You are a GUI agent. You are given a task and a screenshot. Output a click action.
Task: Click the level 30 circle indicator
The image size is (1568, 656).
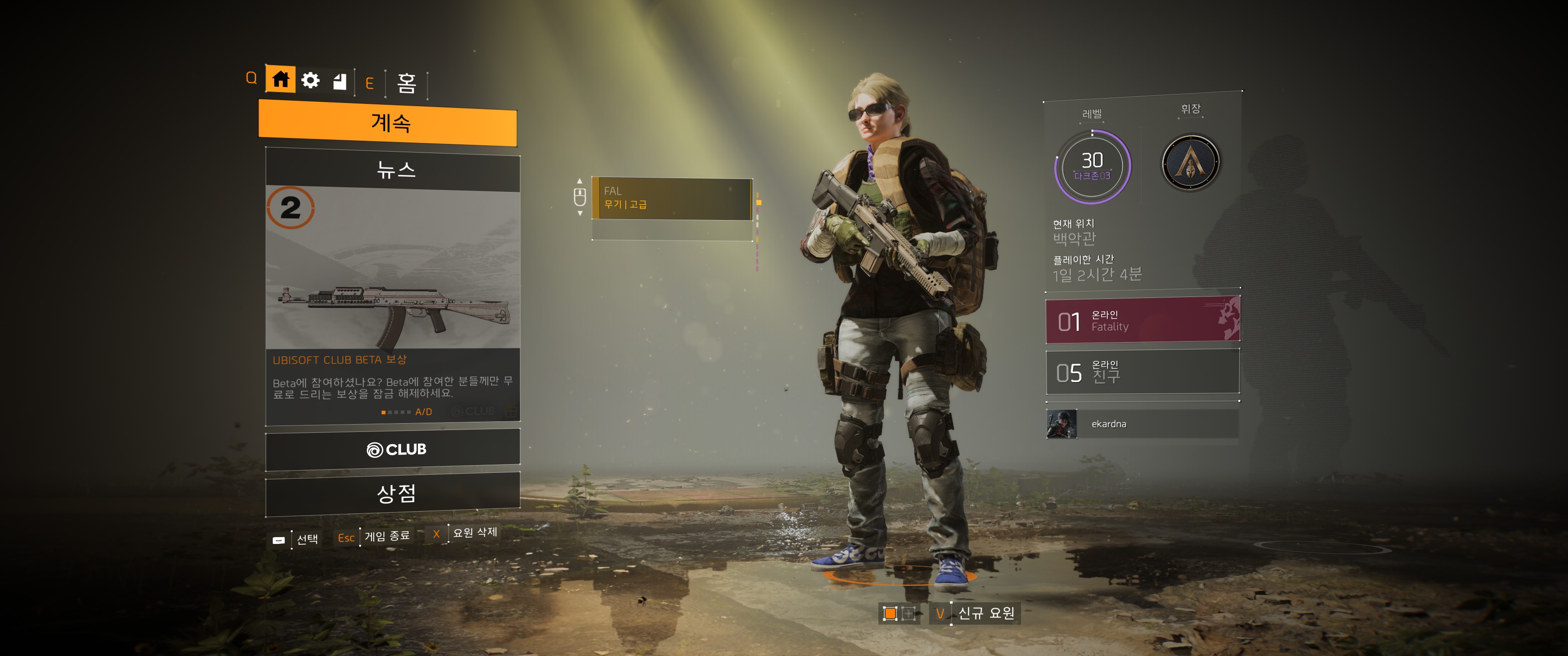click(1092, 165)
